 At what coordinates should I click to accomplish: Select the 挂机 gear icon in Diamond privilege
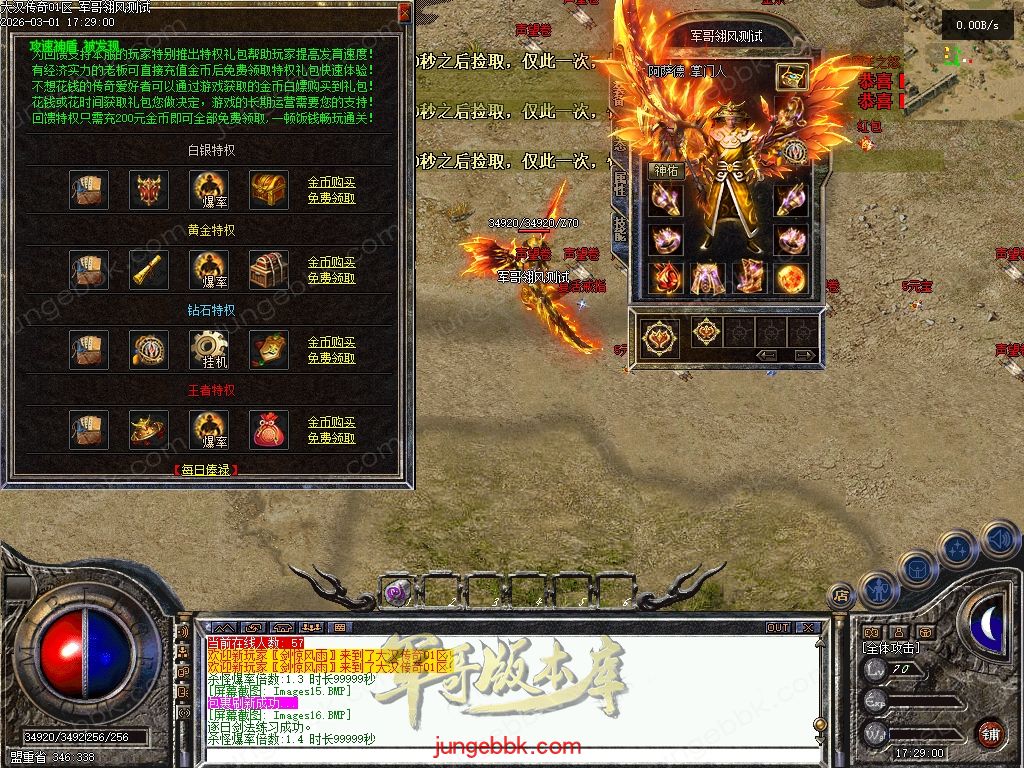coord(209,350)
